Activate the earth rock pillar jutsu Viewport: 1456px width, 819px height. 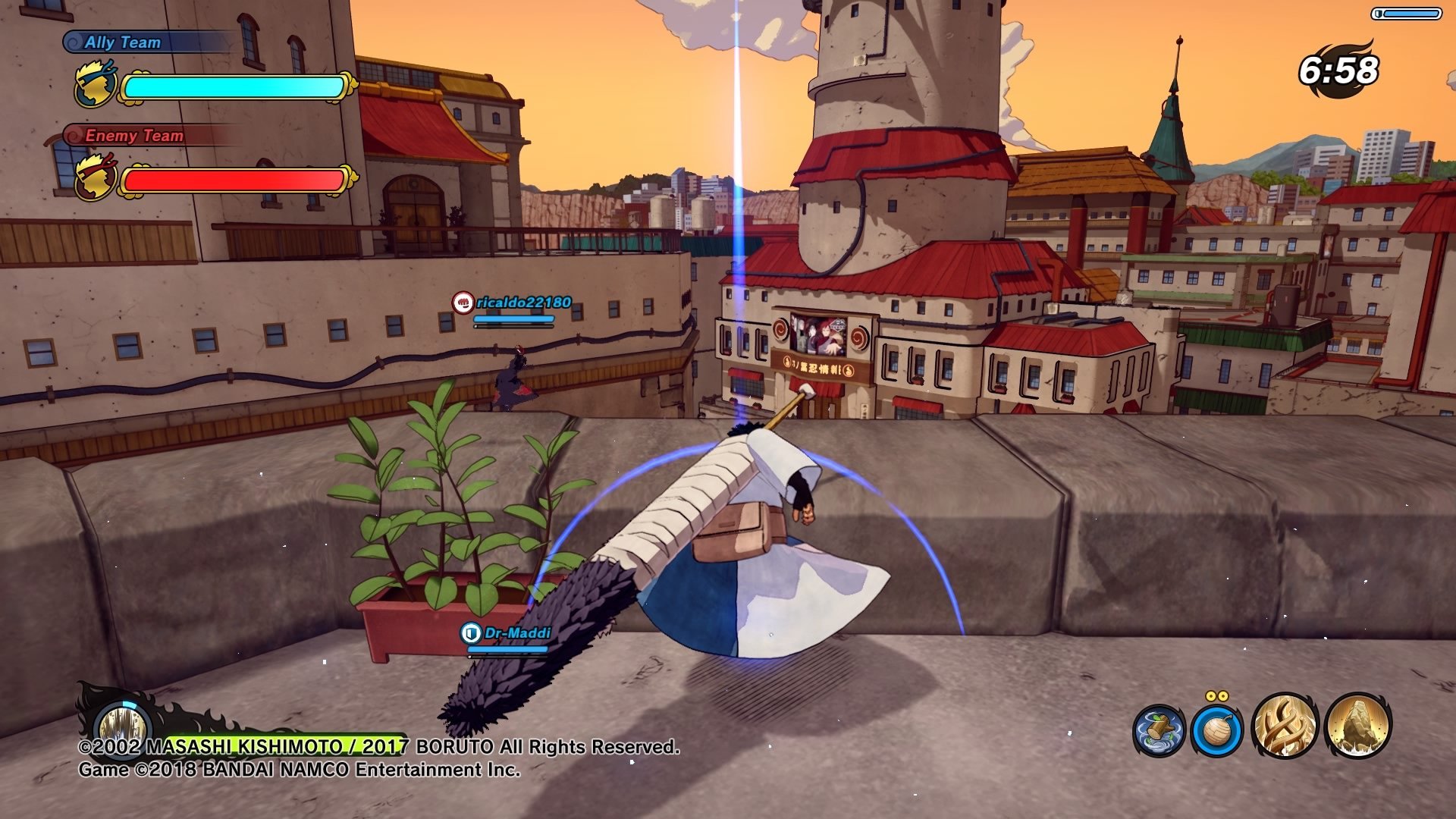1357,726
